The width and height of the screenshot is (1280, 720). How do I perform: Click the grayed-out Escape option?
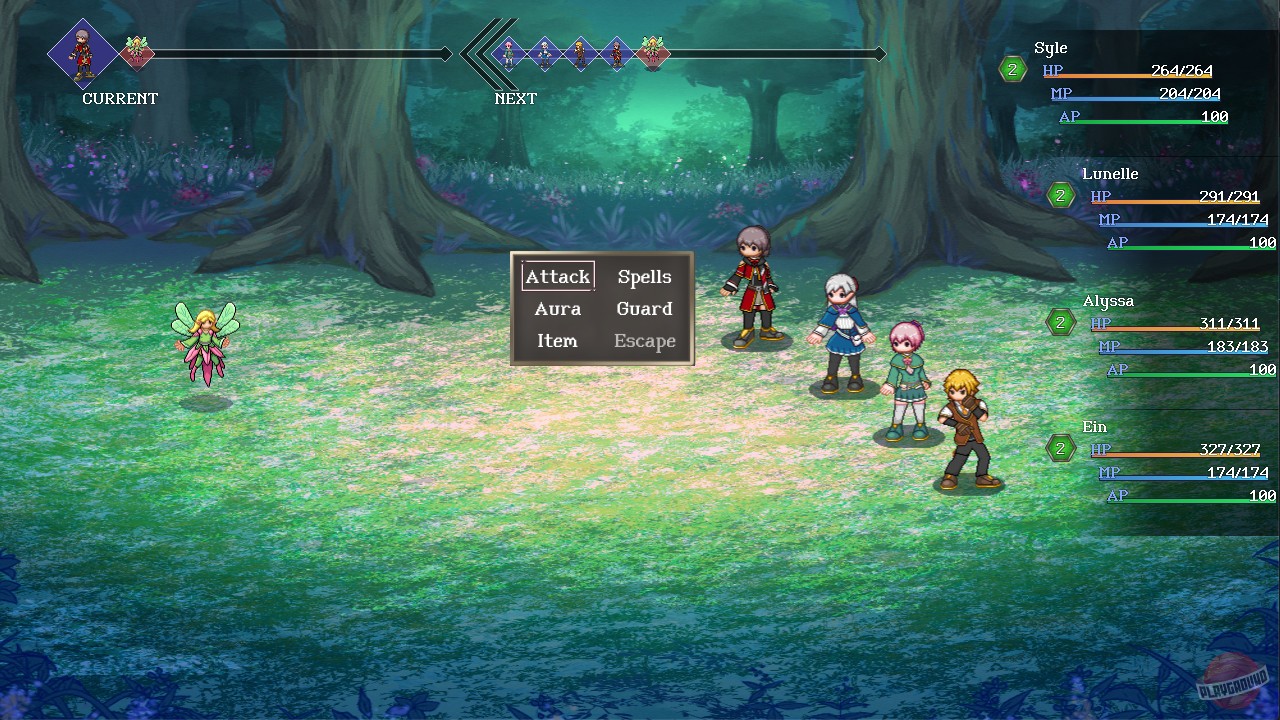[x=644, y=341]
